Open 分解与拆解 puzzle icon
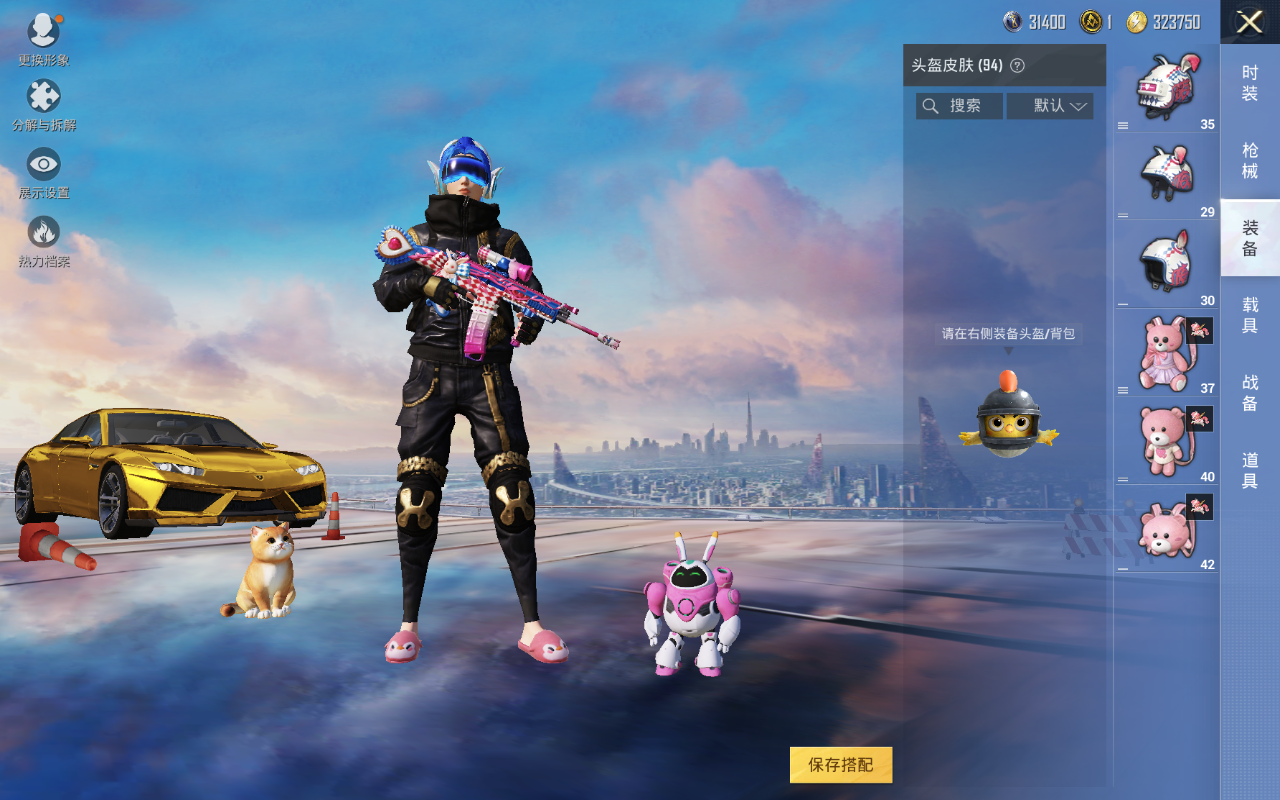This screenshot has height=800, width=1280. point(44,97)
